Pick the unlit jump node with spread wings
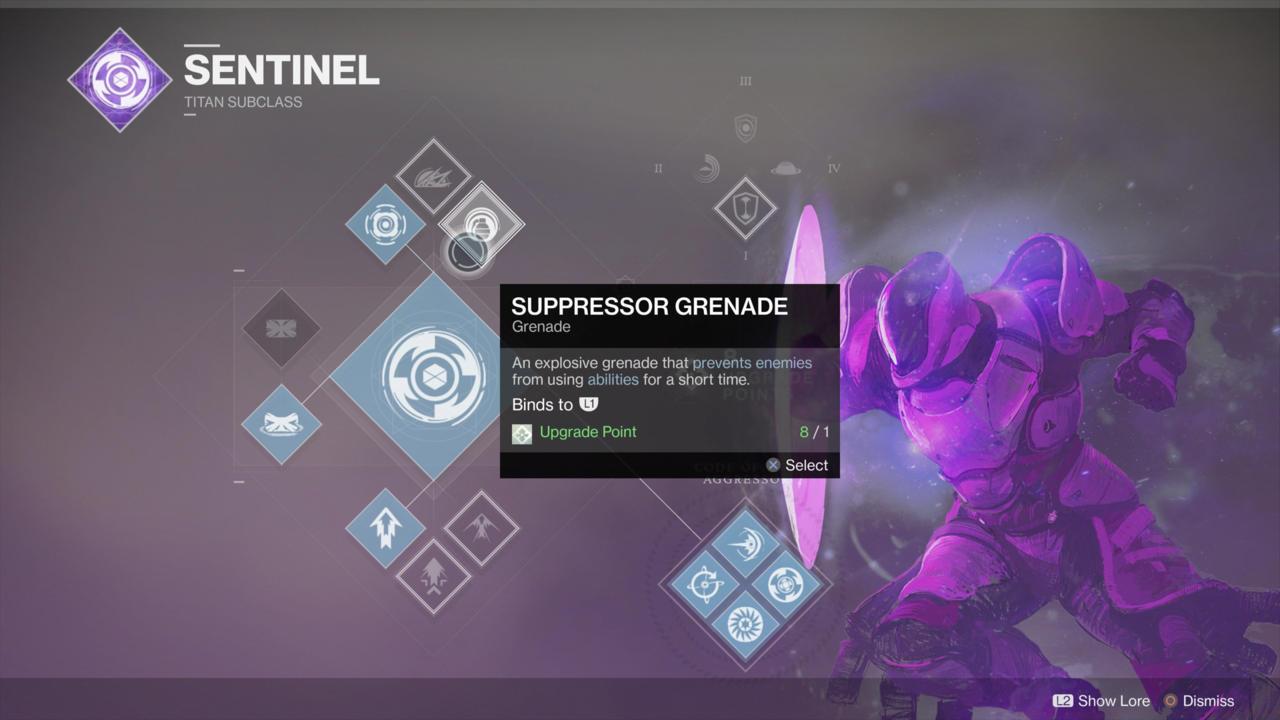Screen dimensions: 1280x720 (481, 527)
